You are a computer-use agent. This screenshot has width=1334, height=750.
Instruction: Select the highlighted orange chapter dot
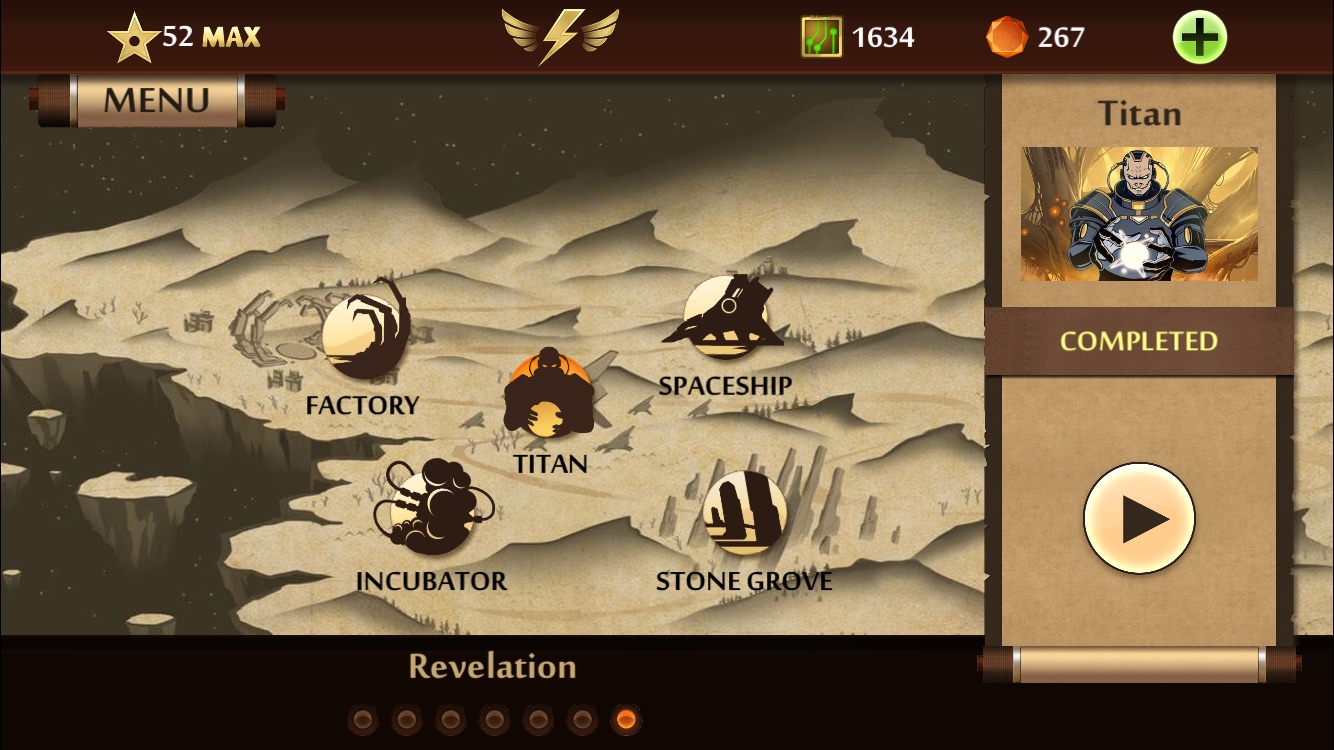[626, 719]
